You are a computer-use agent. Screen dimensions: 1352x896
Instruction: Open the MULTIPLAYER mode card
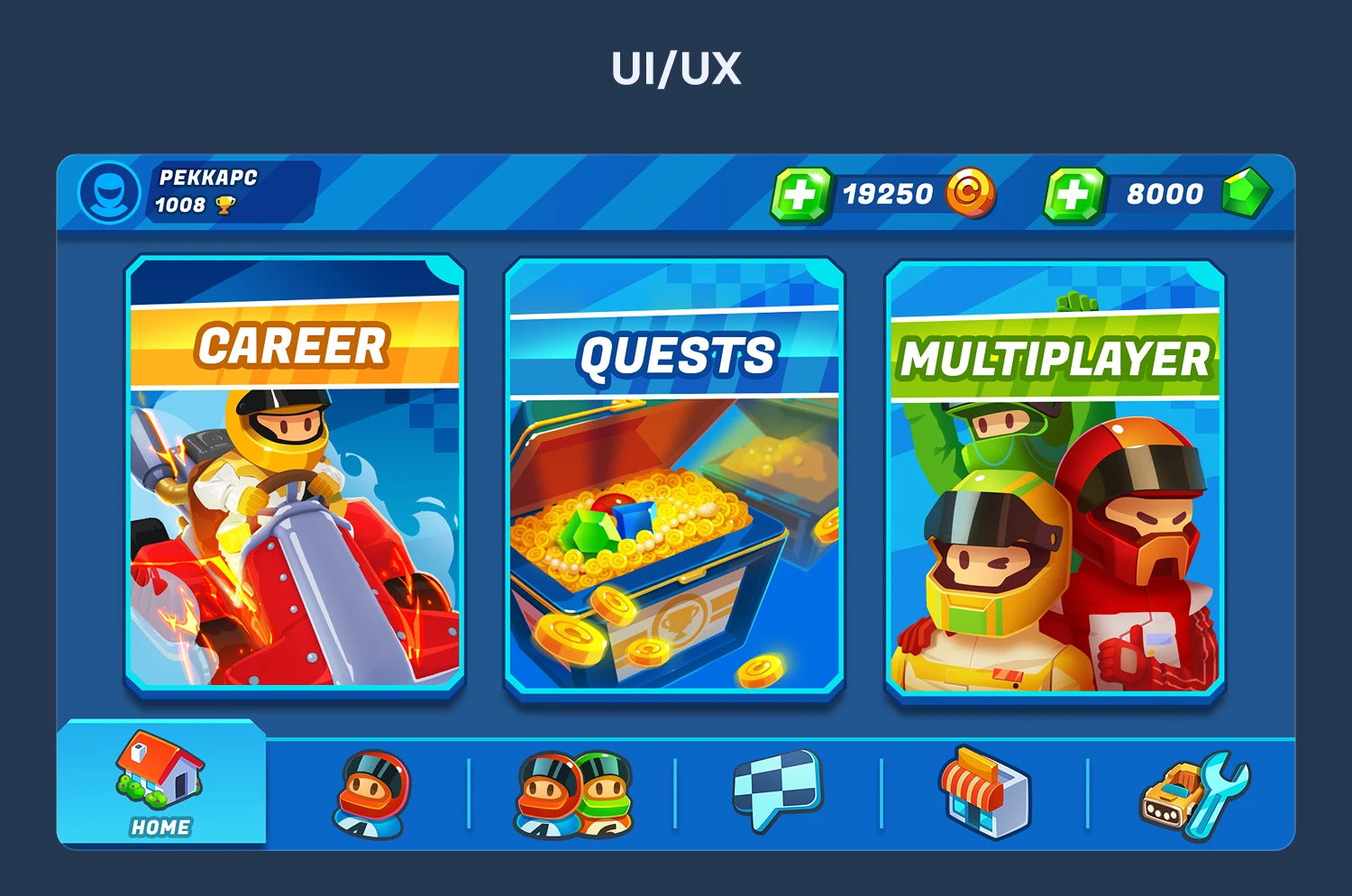coord(1053,476)
